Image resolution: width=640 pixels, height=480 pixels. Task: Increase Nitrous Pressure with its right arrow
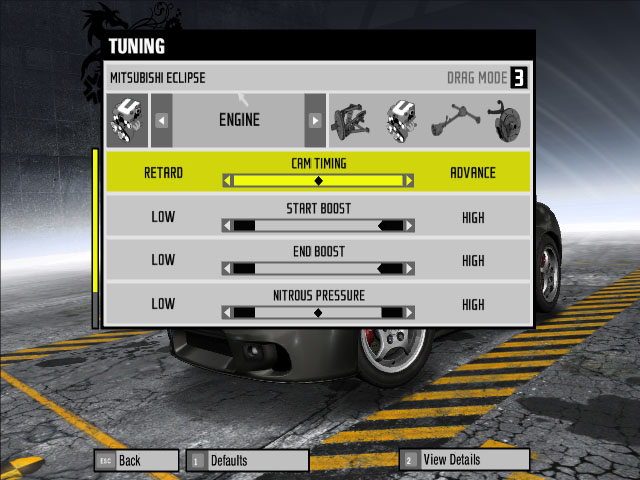pos(408,312)
